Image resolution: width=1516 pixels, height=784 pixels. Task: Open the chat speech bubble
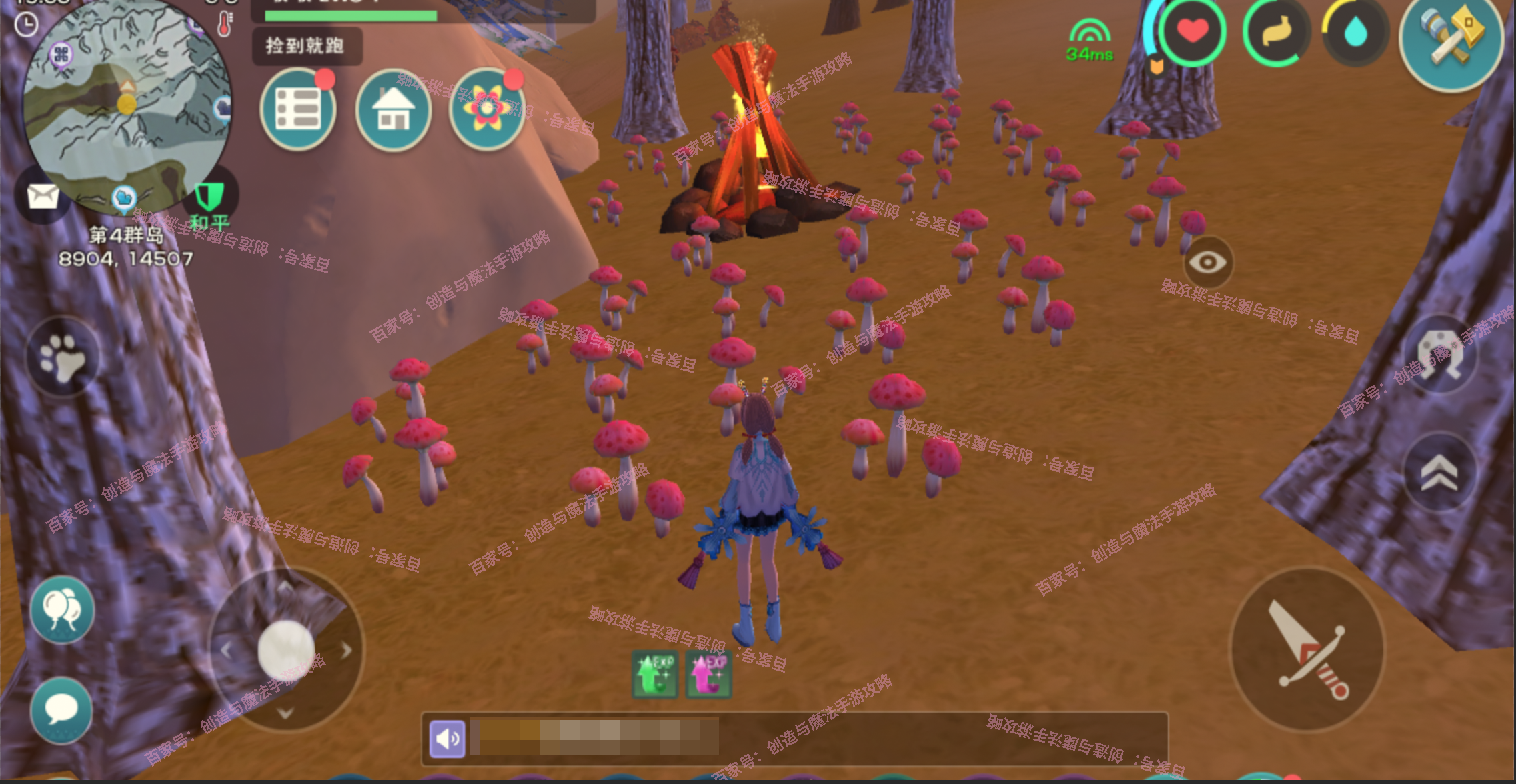click(x=62, y=710)
